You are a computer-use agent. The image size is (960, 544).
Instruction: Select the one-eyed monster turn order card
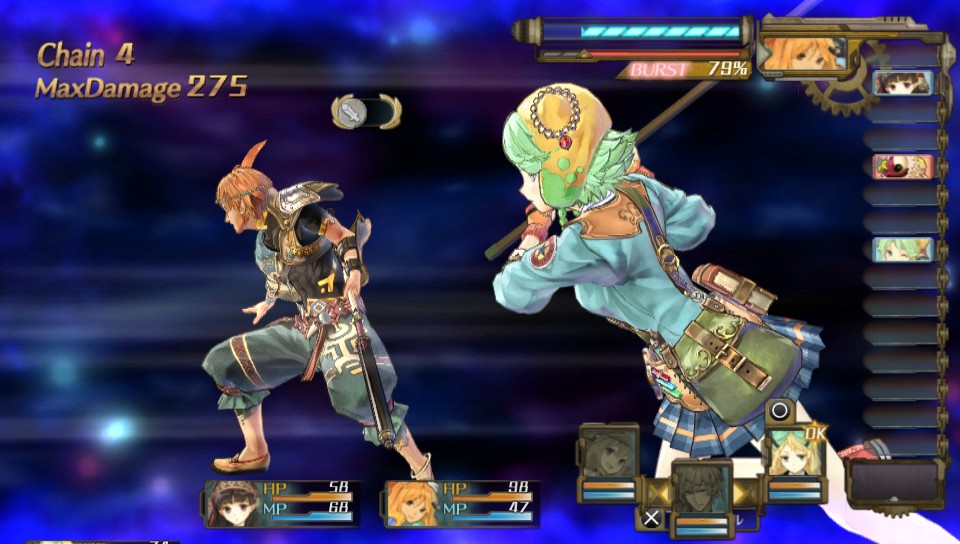(x=902, y=166)
